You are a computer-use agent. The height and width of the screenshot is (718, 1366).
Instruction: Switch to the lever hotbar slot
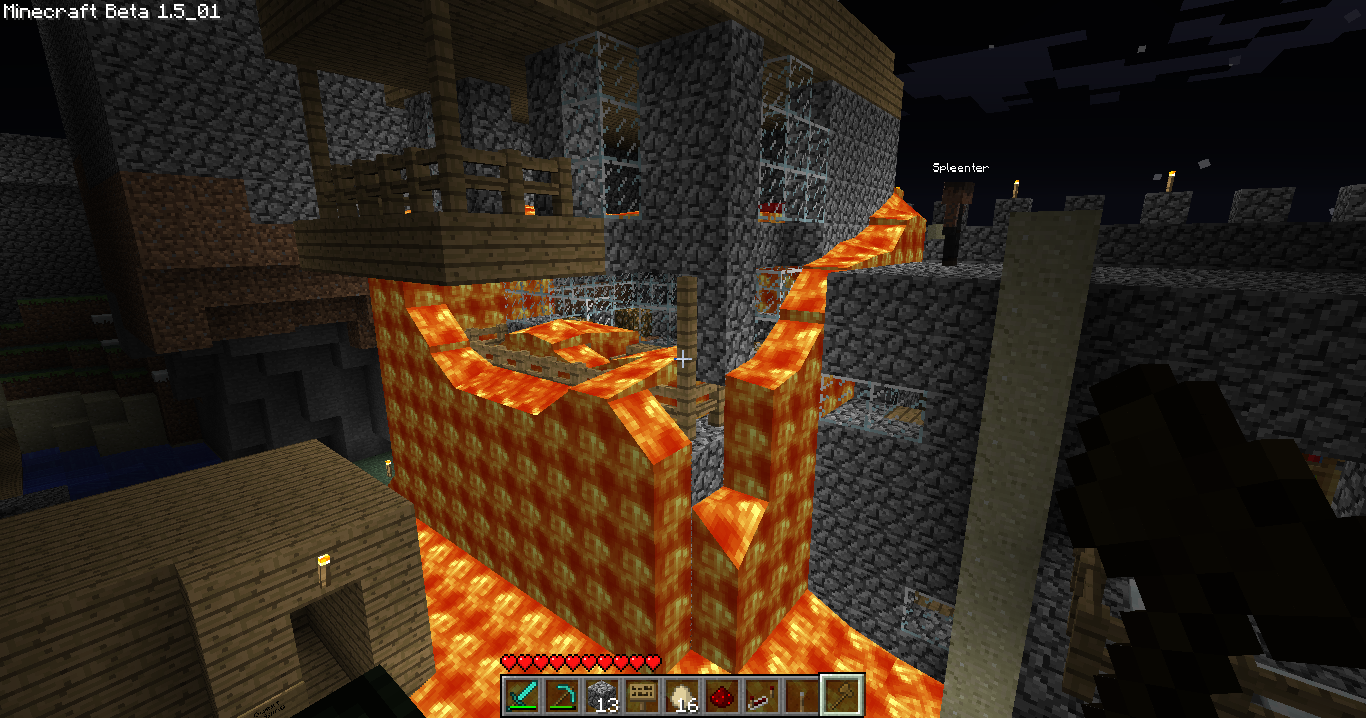tap(800, 694)
